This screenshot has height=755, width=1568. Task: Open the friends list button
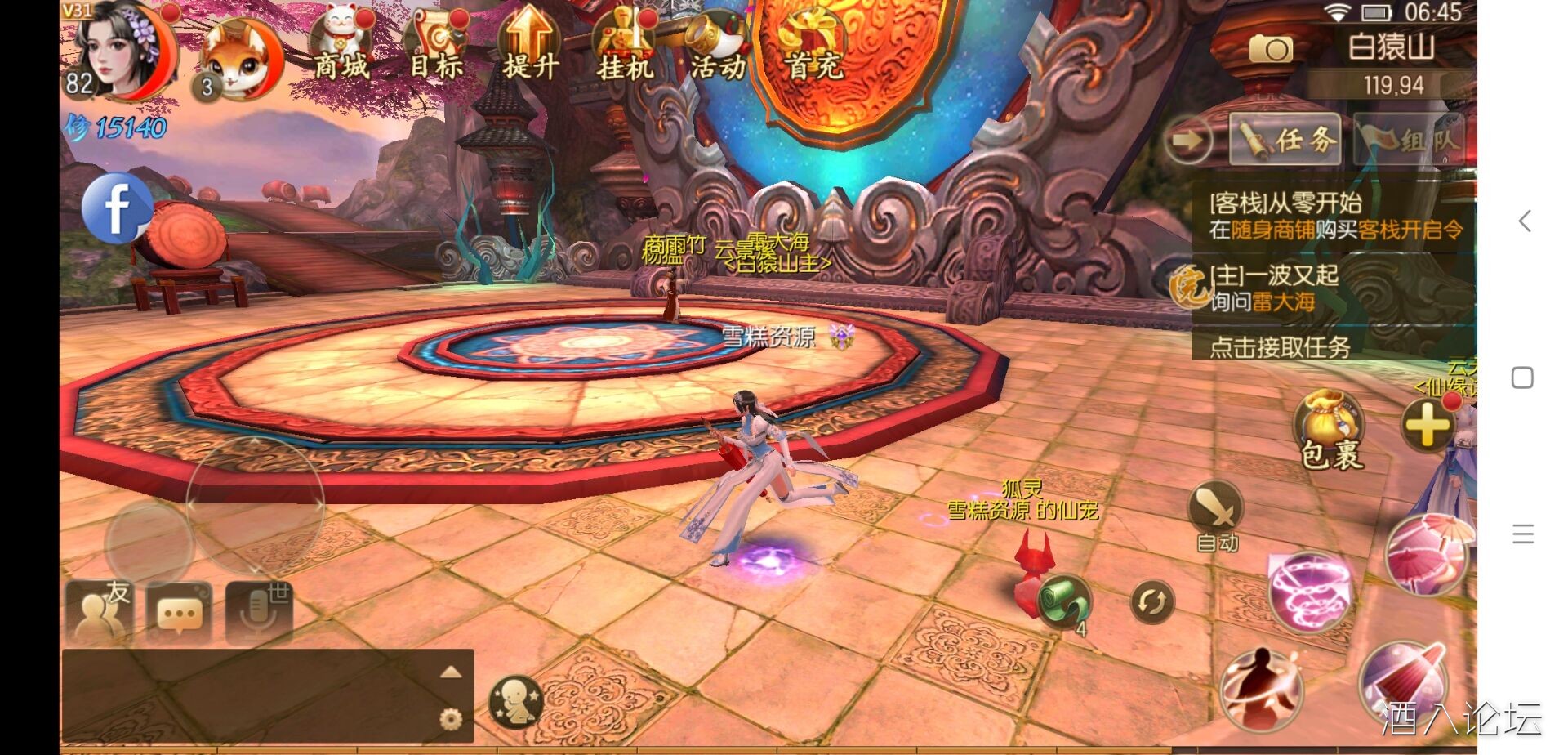tap(100, 612)
